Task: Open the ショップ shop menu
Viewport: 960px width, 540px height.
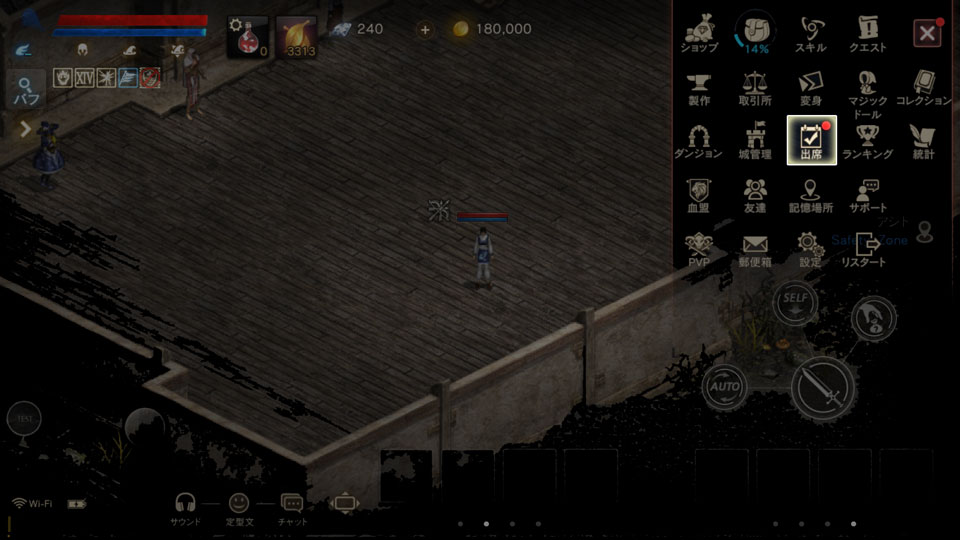Action: tap(699, 33)
